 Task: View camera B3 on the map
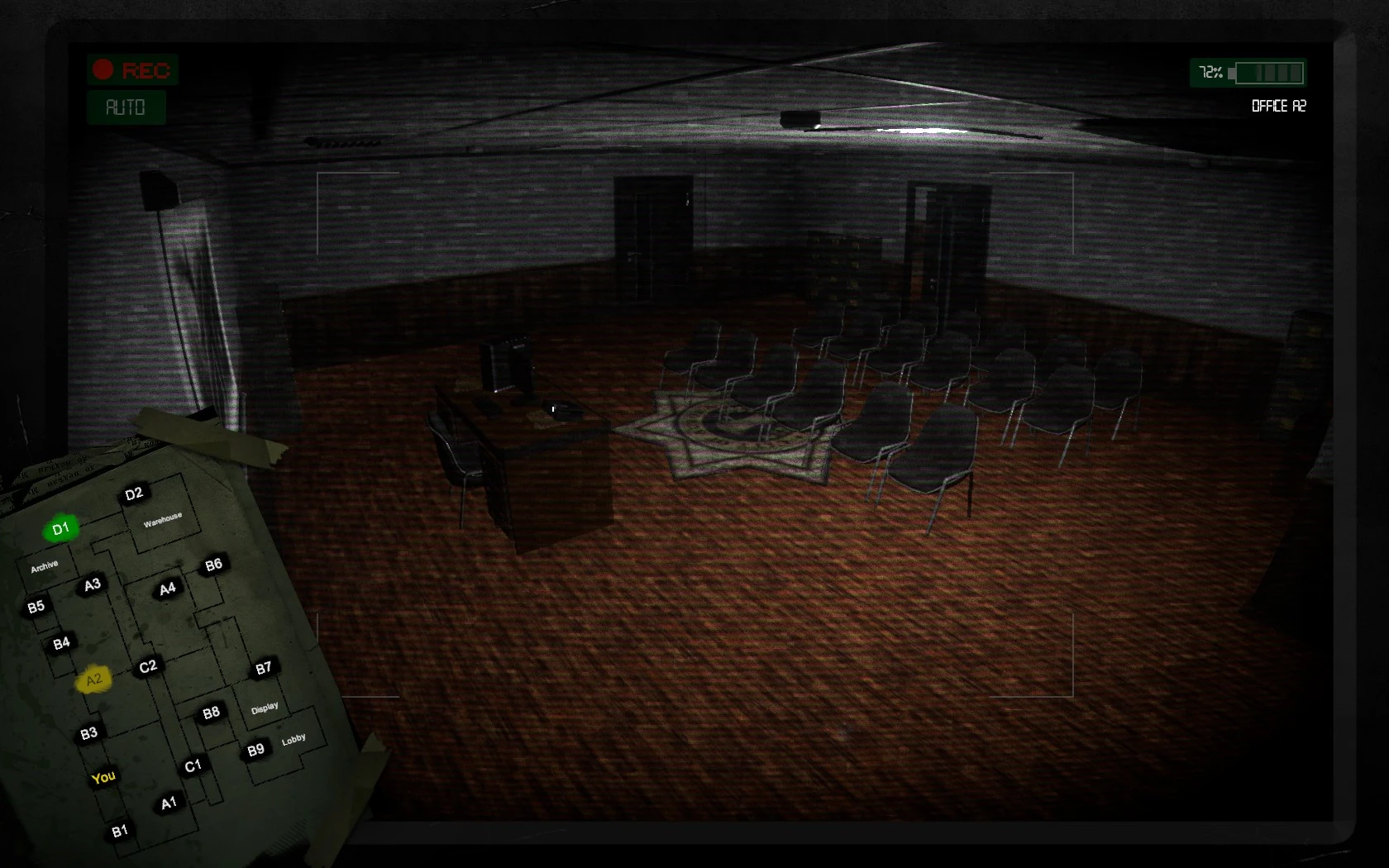tap(89, 732)
